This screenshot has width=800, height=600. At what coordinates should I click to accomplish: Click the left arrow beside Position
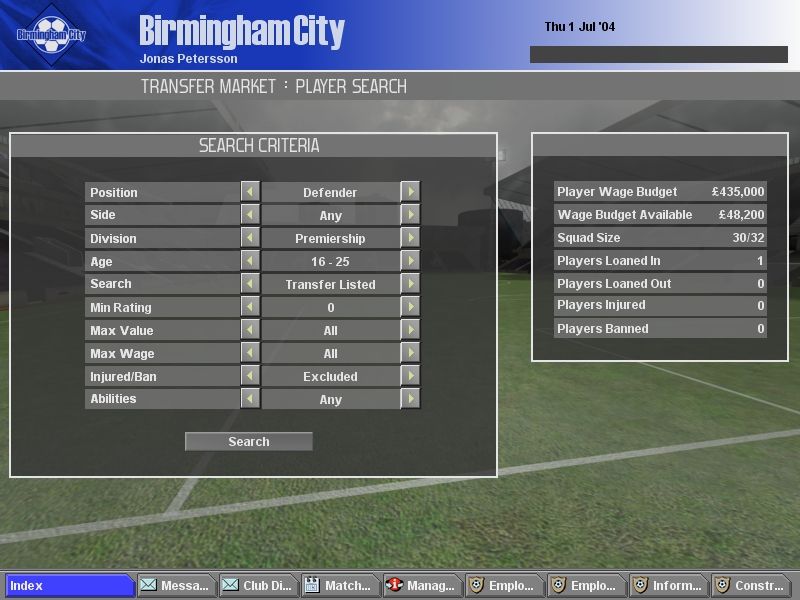tap(250, 192)
